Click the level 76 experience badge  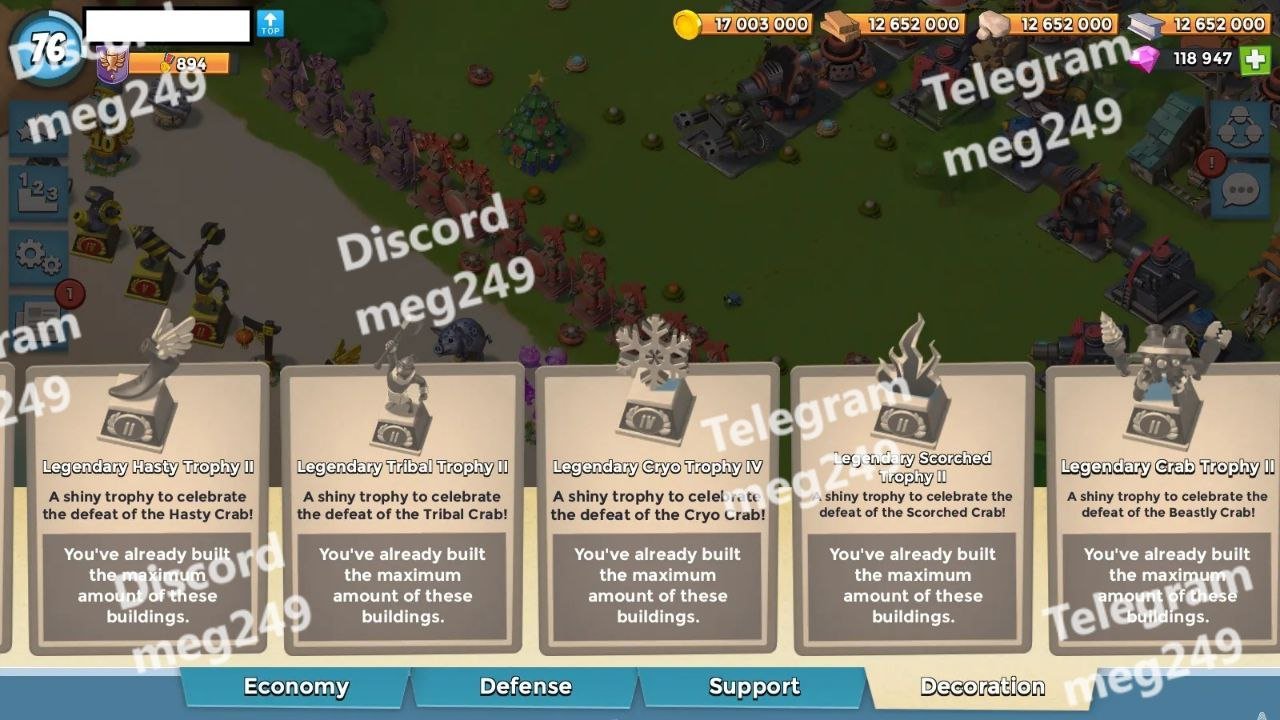click(47, 47)
